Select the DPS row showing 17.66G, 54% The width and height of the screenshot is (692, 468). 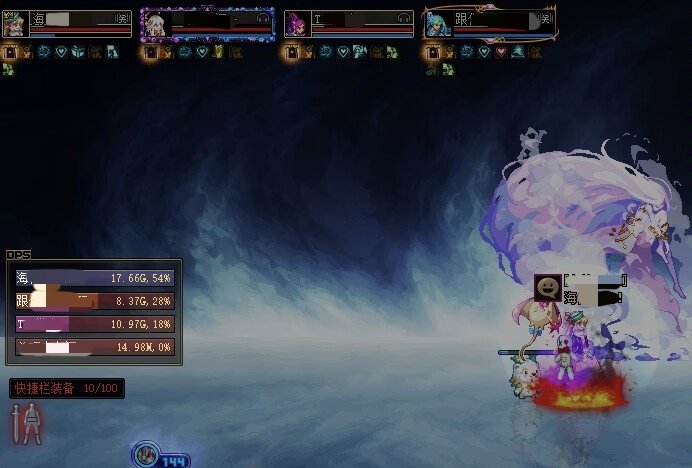pyautogui.click(x=95, y=278)
